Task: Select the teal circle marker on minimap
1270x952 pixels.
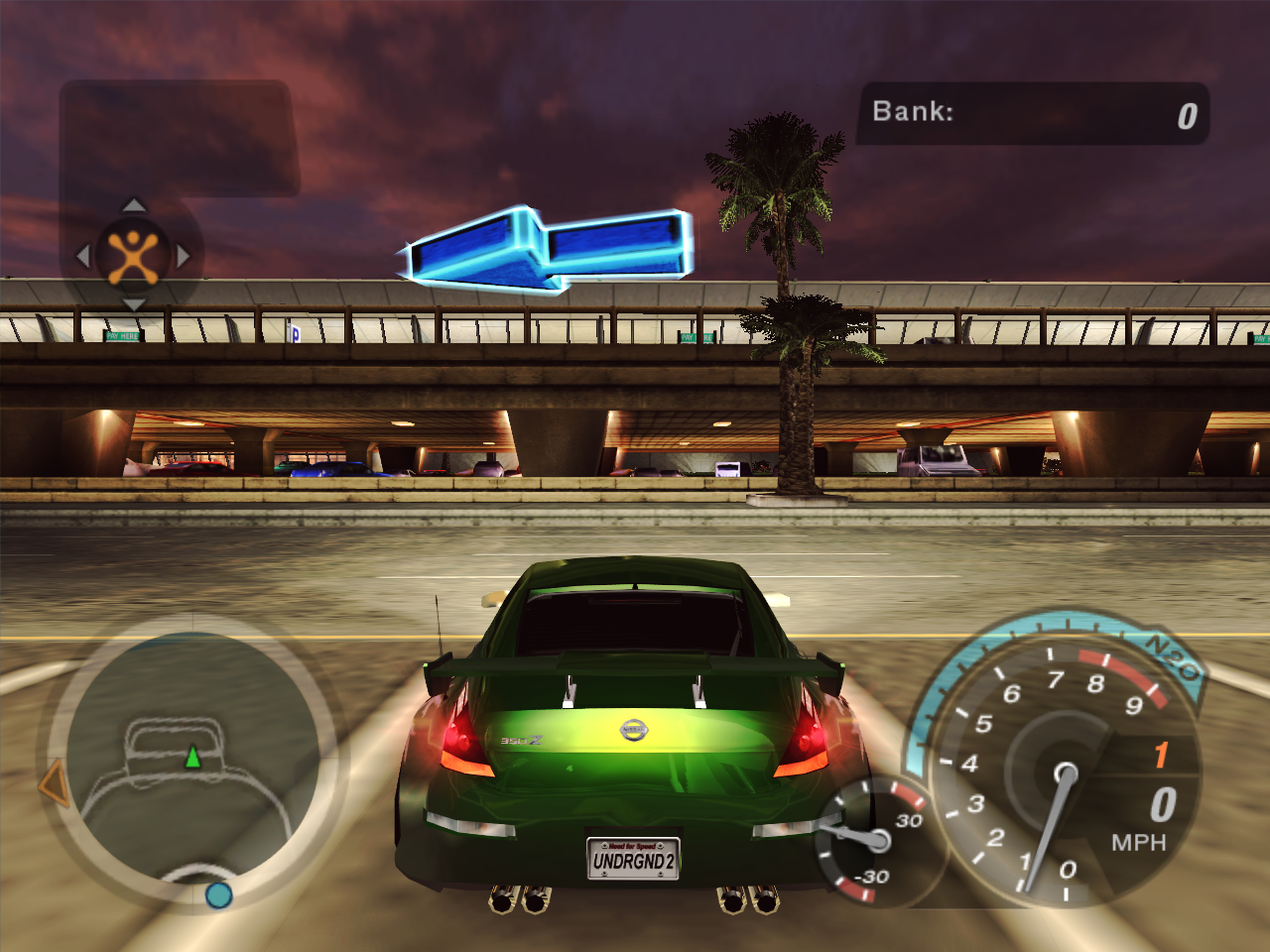Action: click(218, 894)
